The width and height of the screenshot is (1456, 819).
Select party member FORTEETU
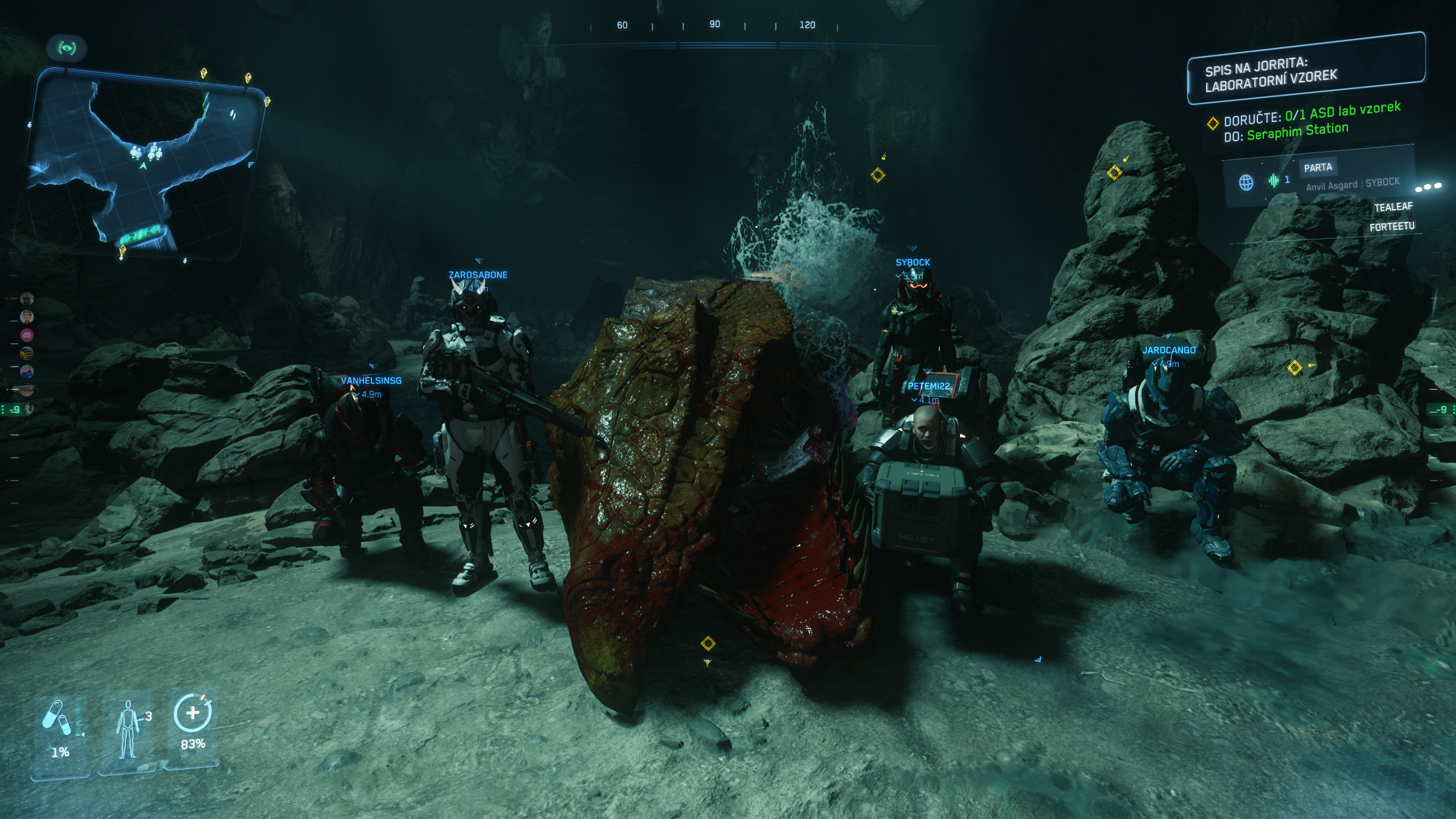pos(1391,227)
